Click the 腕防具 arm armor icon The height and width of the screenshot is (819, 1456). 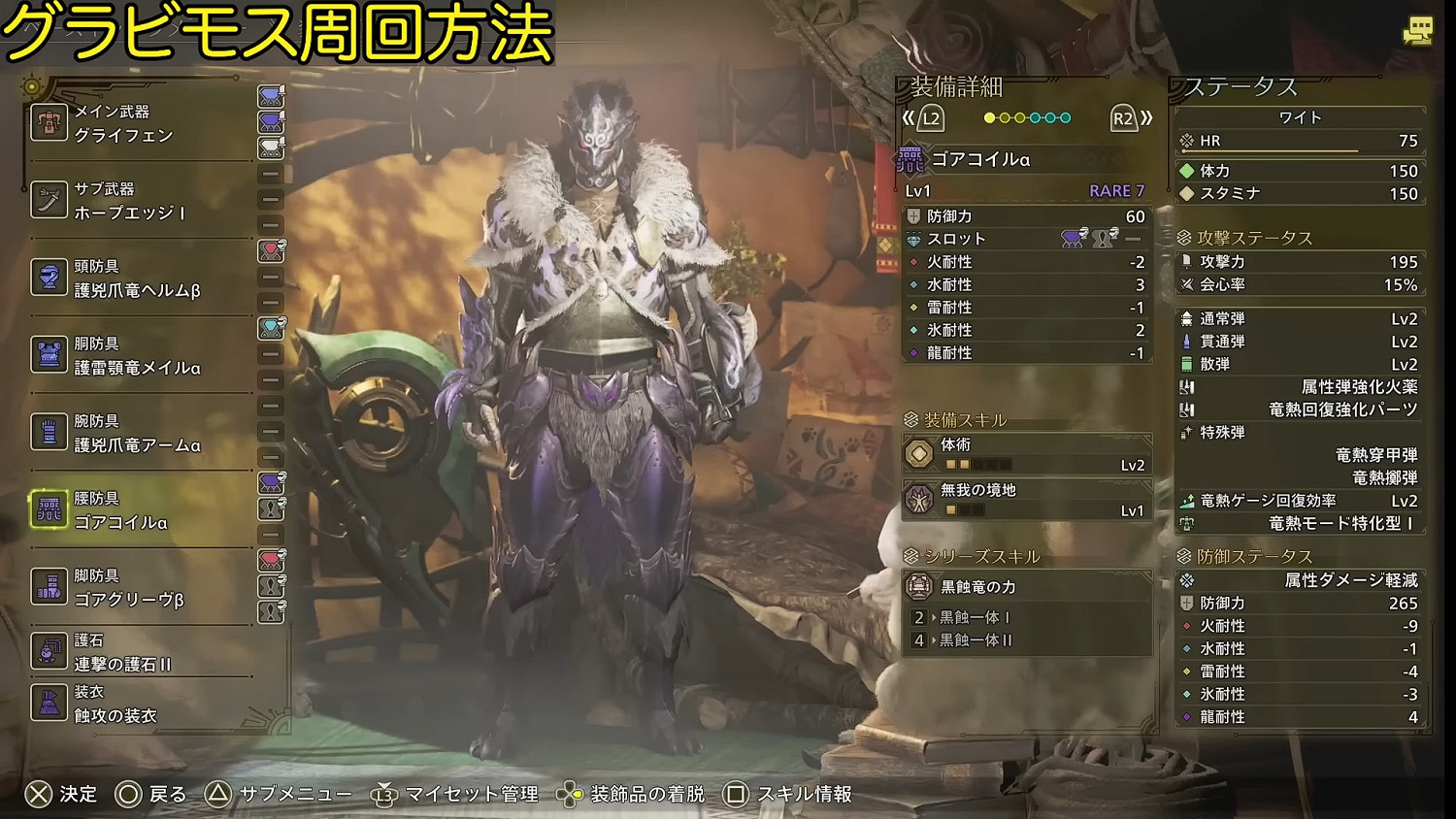tap(49, 424)
